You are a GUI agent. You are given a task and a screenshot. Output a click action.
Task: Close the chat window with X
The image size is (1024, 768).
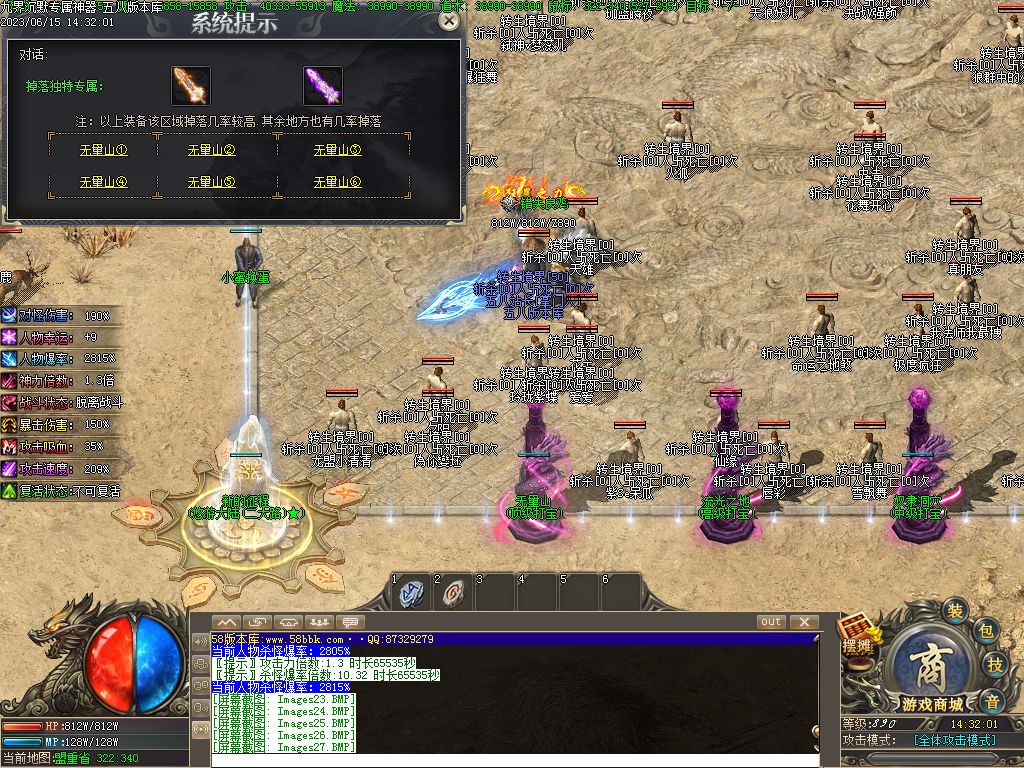click(x=803, y=622)
